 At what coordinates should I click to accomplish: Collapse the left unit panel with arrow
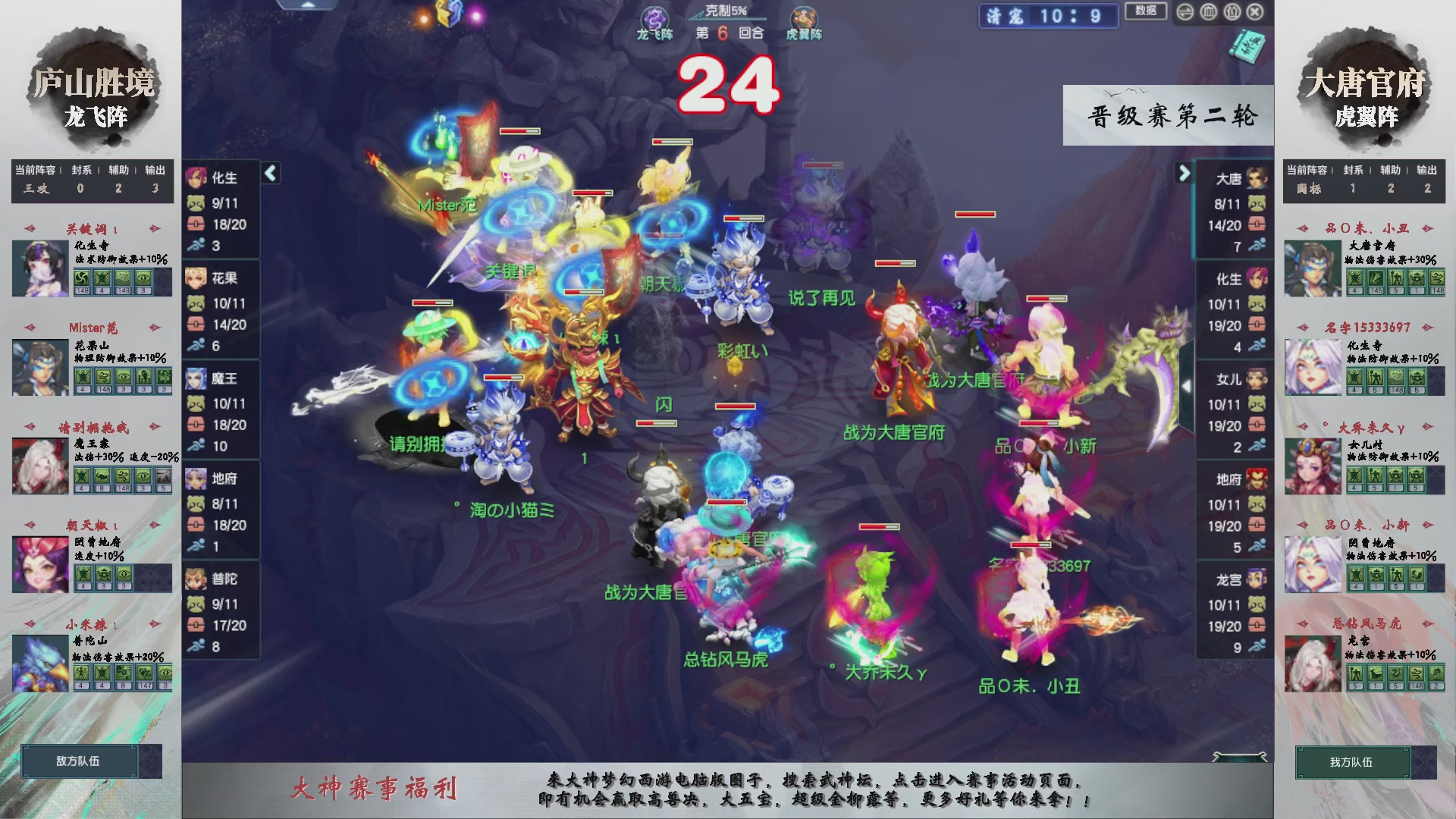pyautogui.click(x=269, y=173)
